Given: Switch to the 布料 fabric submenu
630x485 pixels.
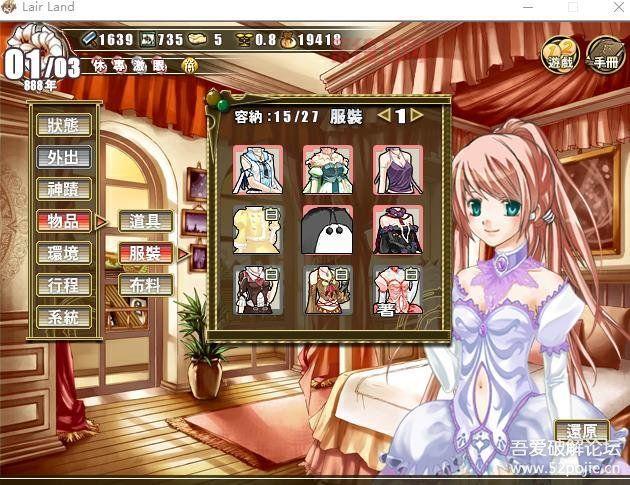Looking at the screenshot, I should coord(145,285).
